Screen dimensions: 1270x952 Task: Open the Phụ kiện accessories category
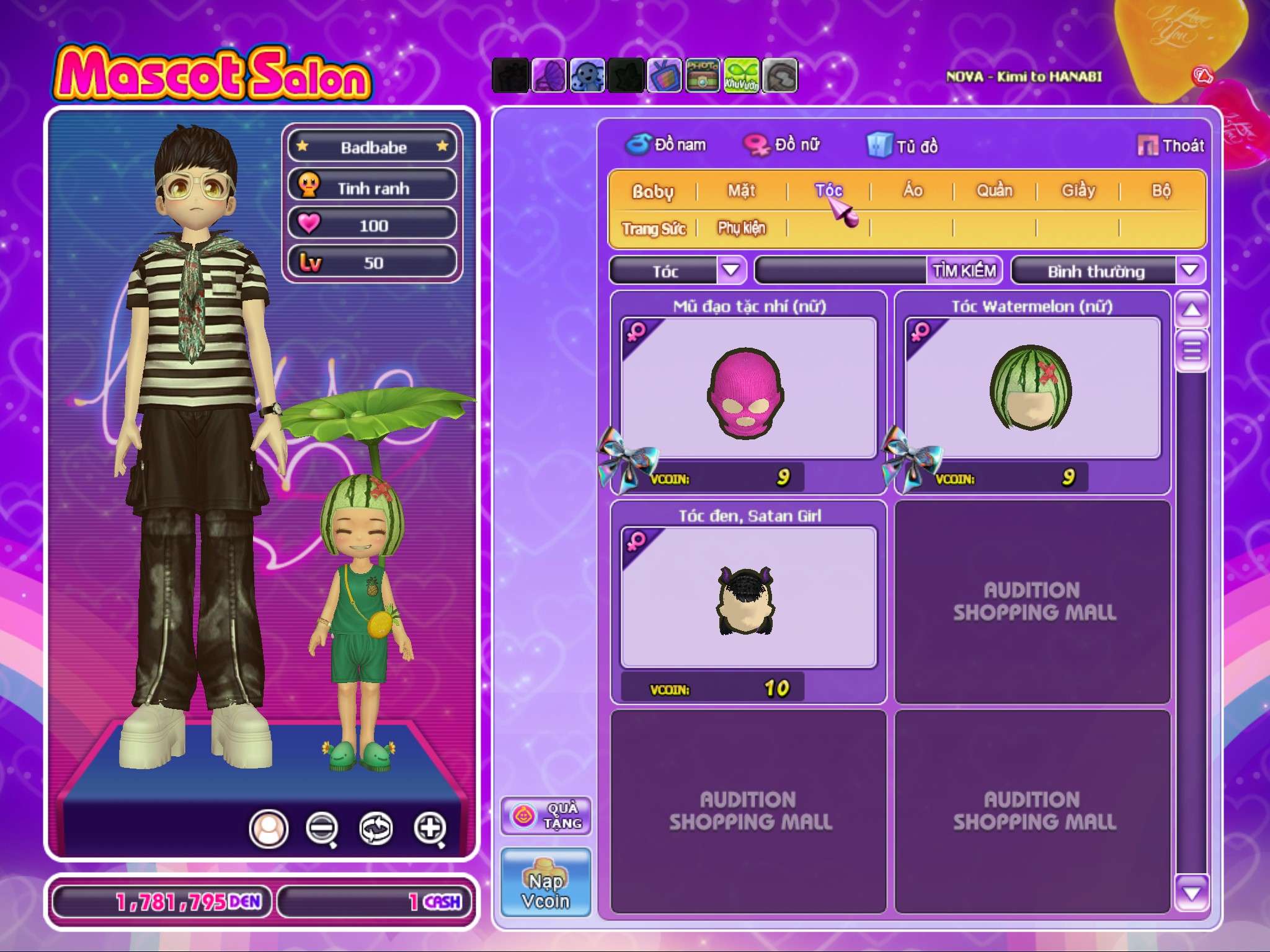pos(742,228)
